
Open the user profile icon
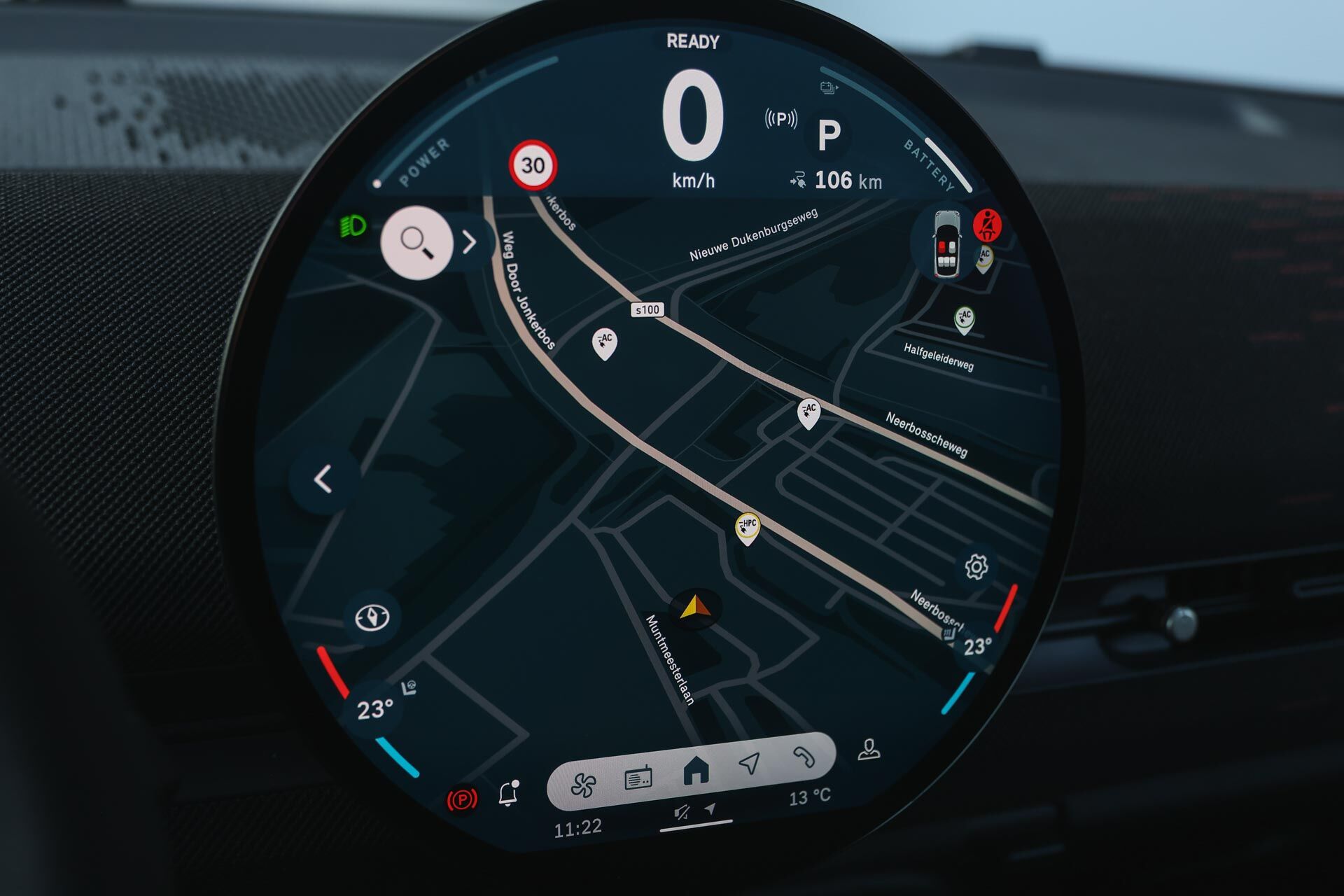[x=869, y=749]
